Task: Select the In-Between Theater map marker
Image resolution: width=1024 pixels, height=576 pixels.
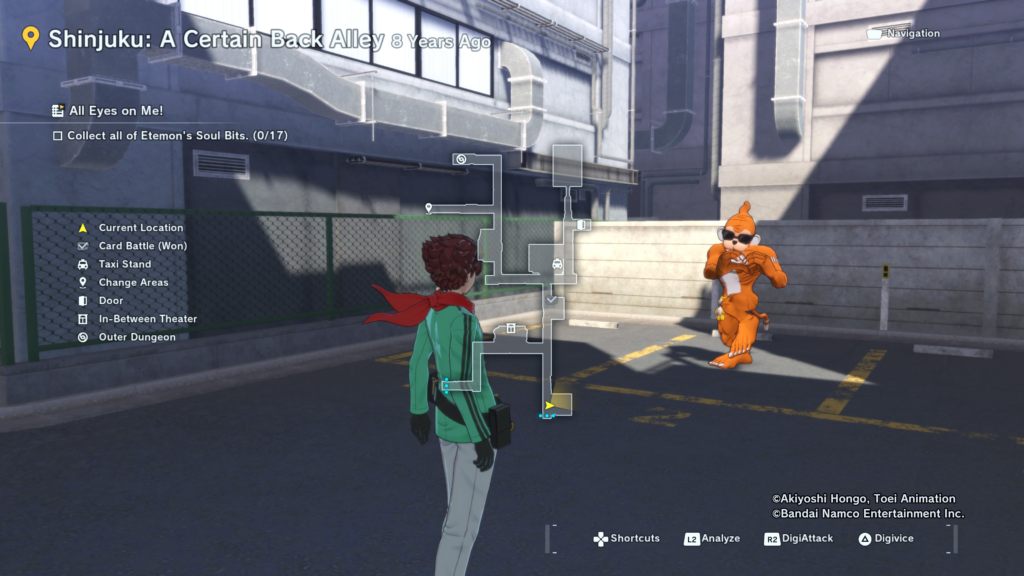Action: 511,327
